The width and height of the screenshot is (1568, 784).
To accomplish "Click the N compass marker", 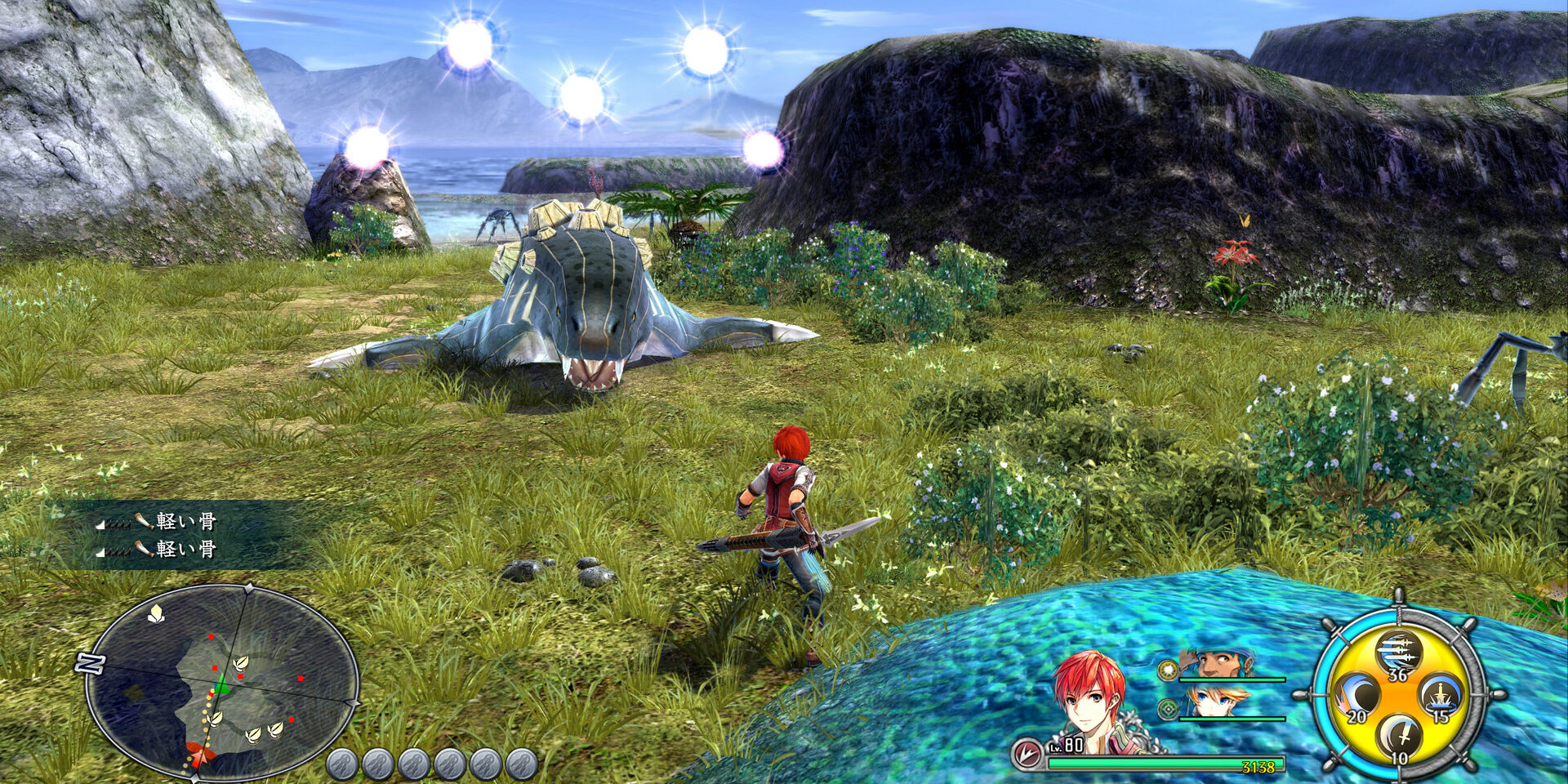I will tap(90, 662).
